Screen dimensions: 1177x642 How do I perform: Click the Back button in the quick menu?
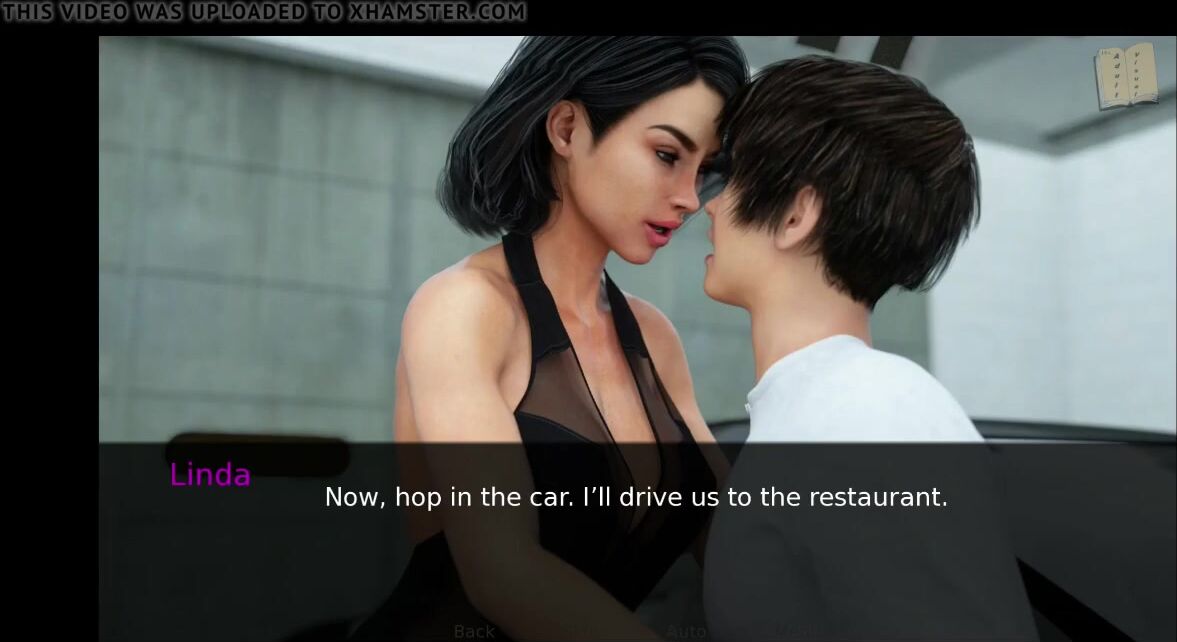pos(474,631)
